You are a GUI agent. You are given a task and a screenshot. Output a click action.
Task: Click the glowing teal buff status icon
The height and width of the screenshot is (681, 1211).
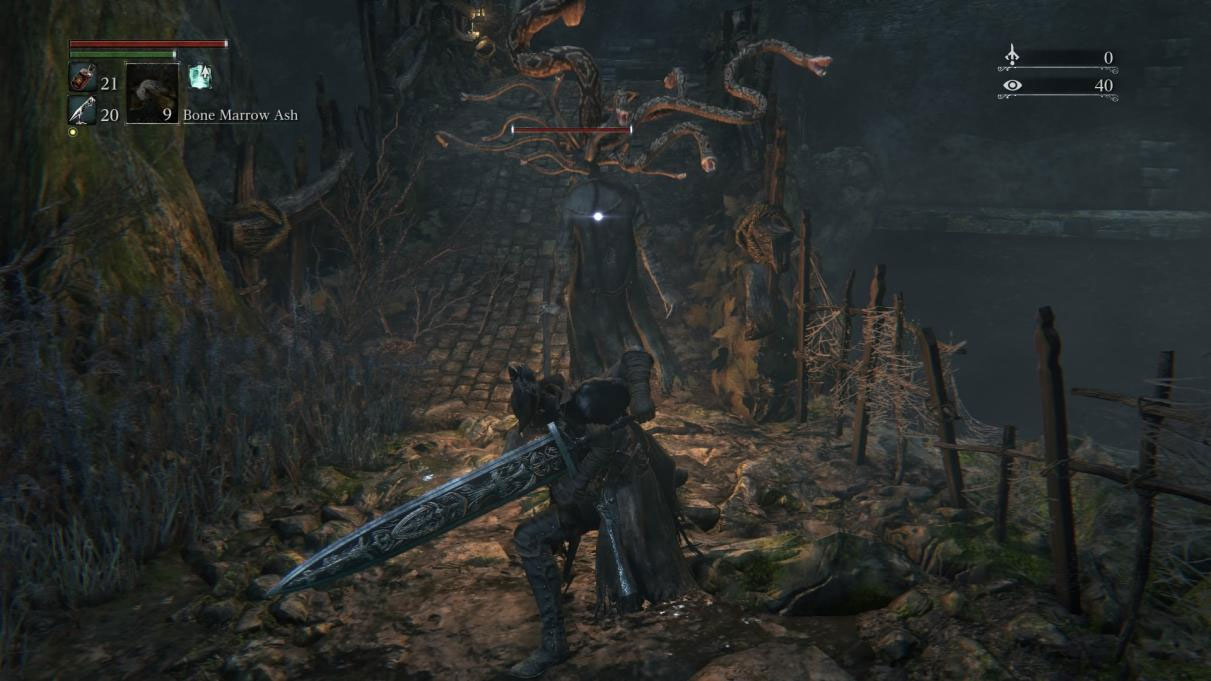click(200, 76)
